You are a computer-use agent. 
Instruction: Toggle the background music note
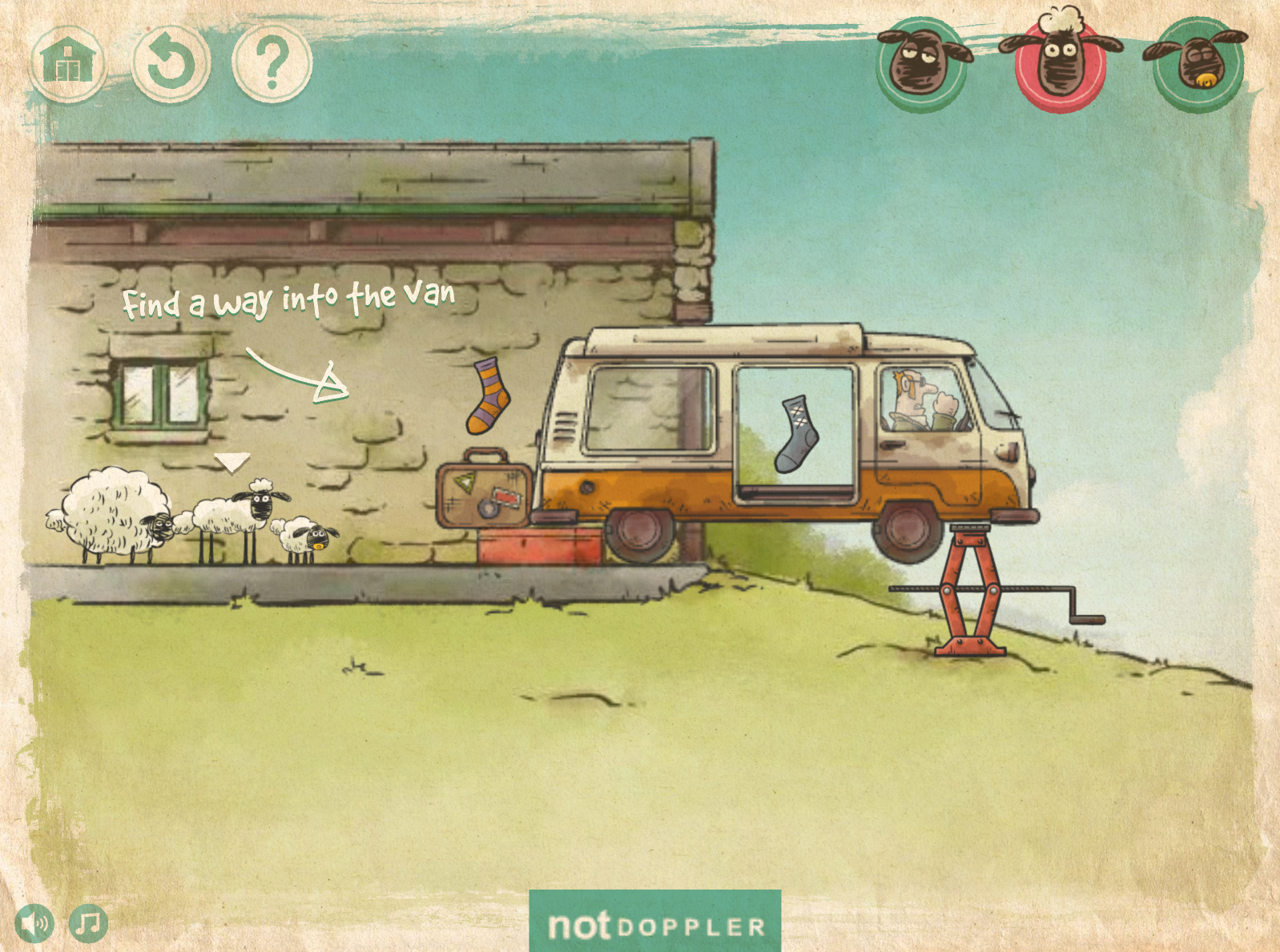(88, 924)
